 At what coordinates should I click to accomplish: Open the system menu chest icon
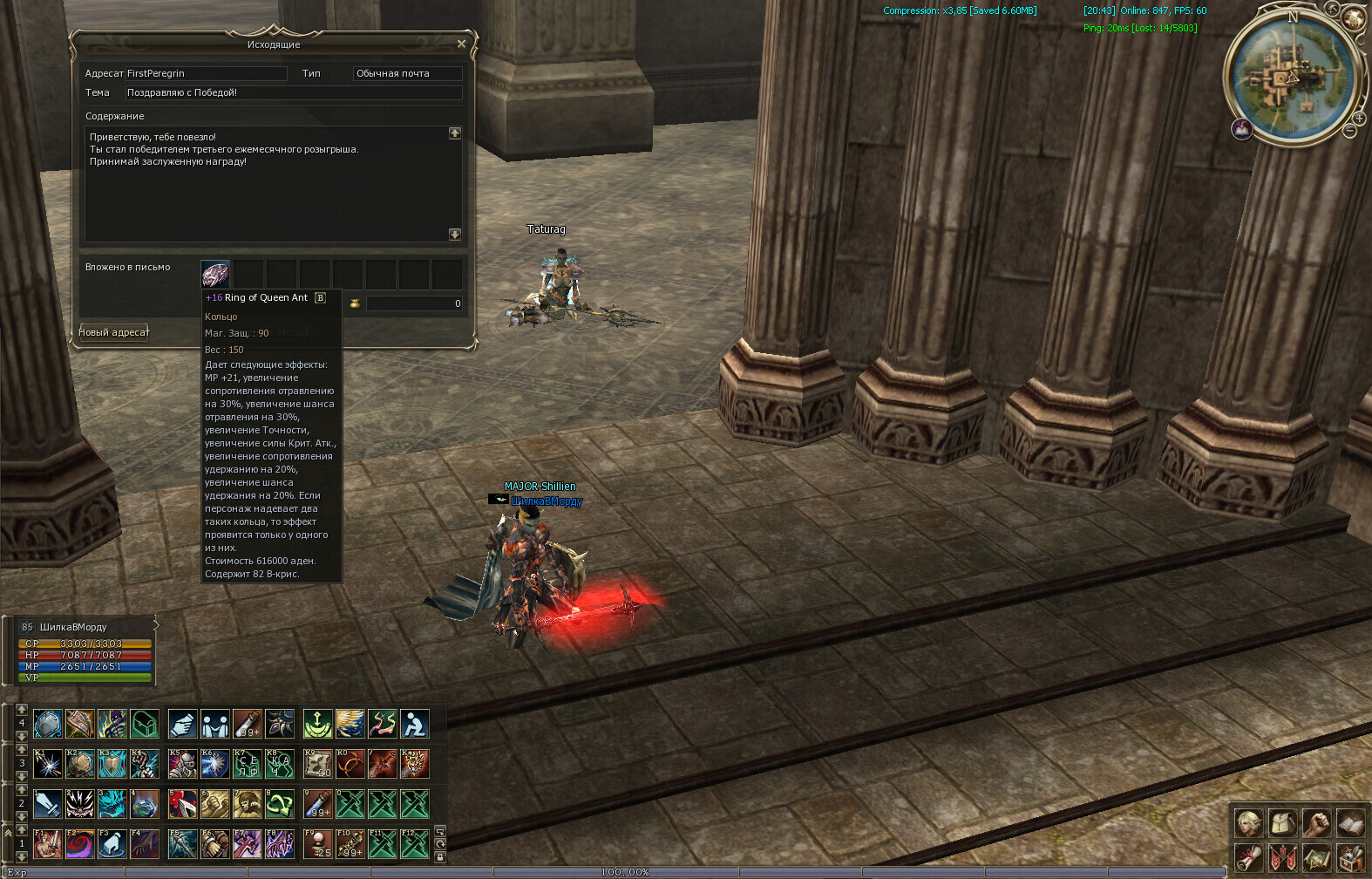point(1350,857)
